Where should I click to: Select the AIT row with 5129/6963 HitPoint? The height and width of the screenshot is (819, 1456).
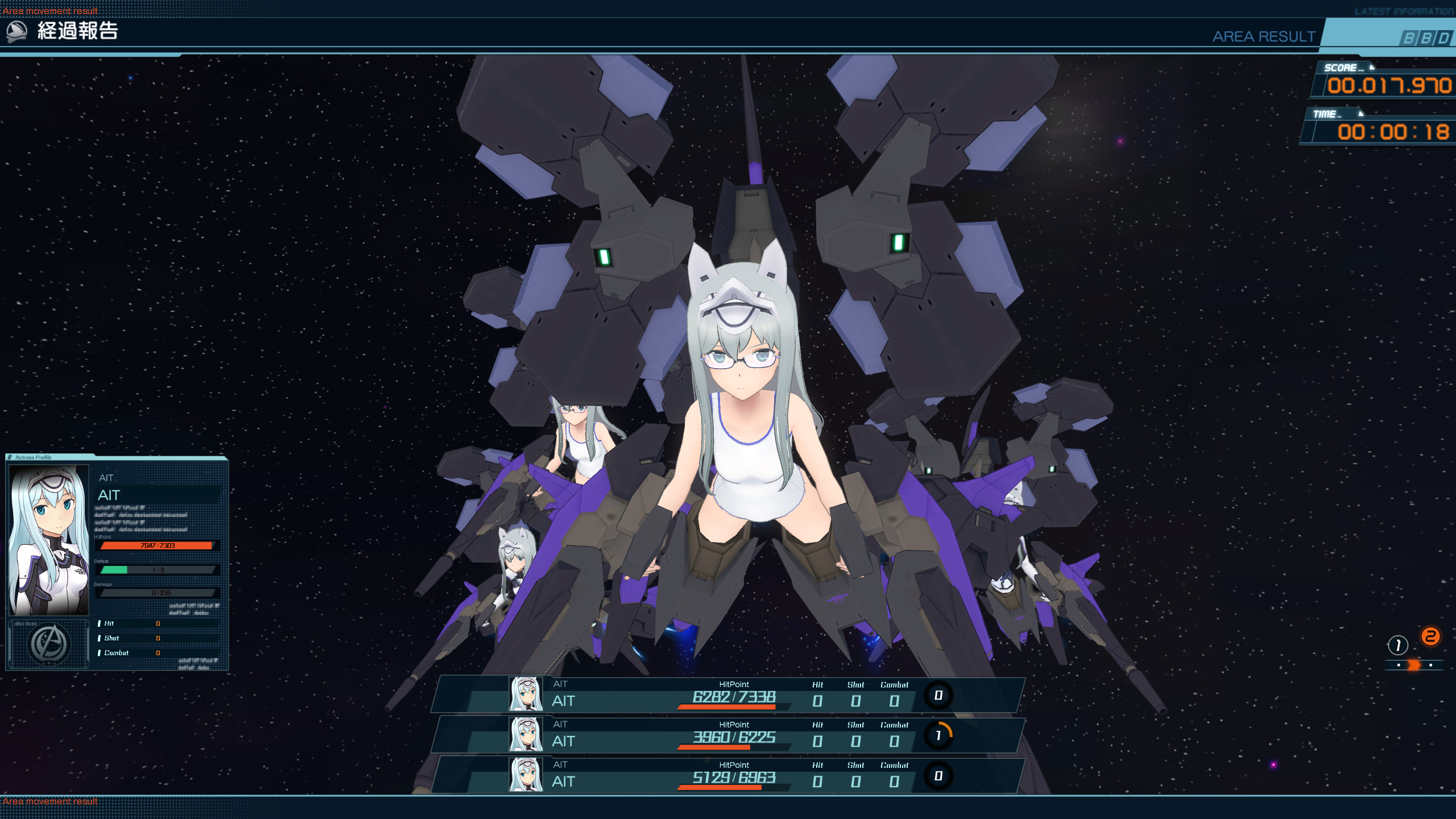click(728, 776)
